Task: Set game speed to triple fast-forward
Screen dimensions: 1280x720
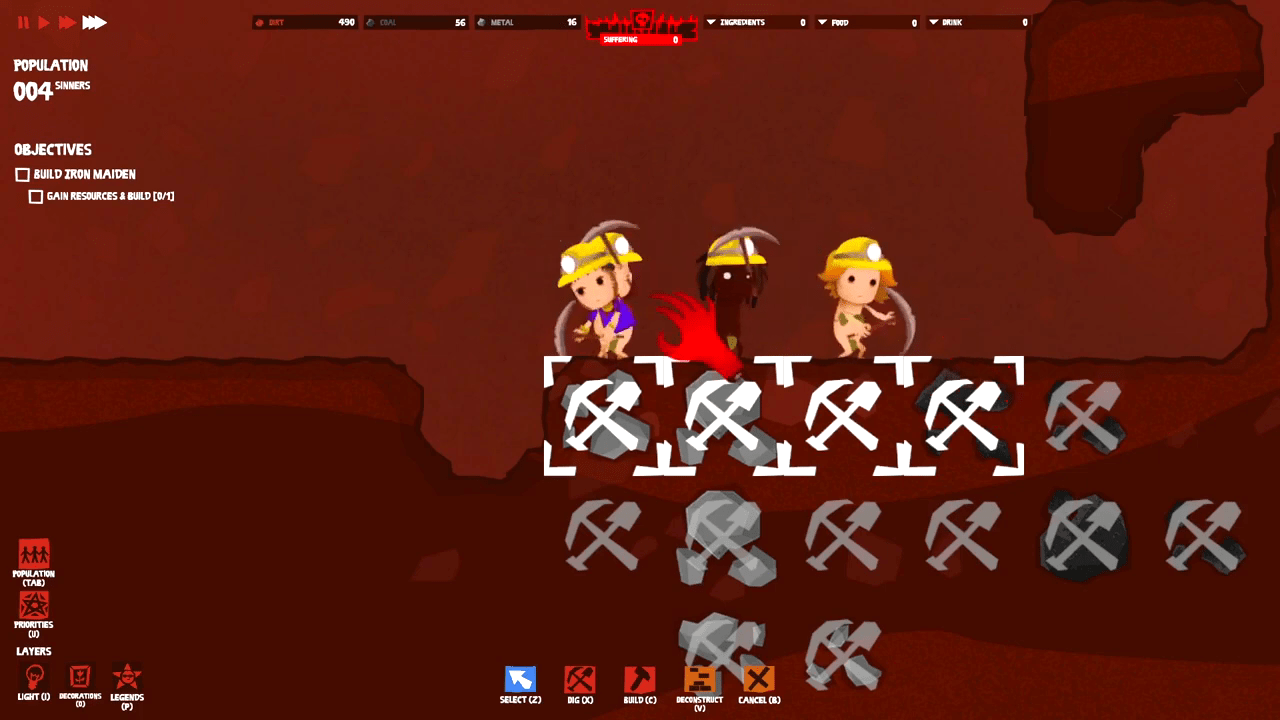Action: [94, 22]
